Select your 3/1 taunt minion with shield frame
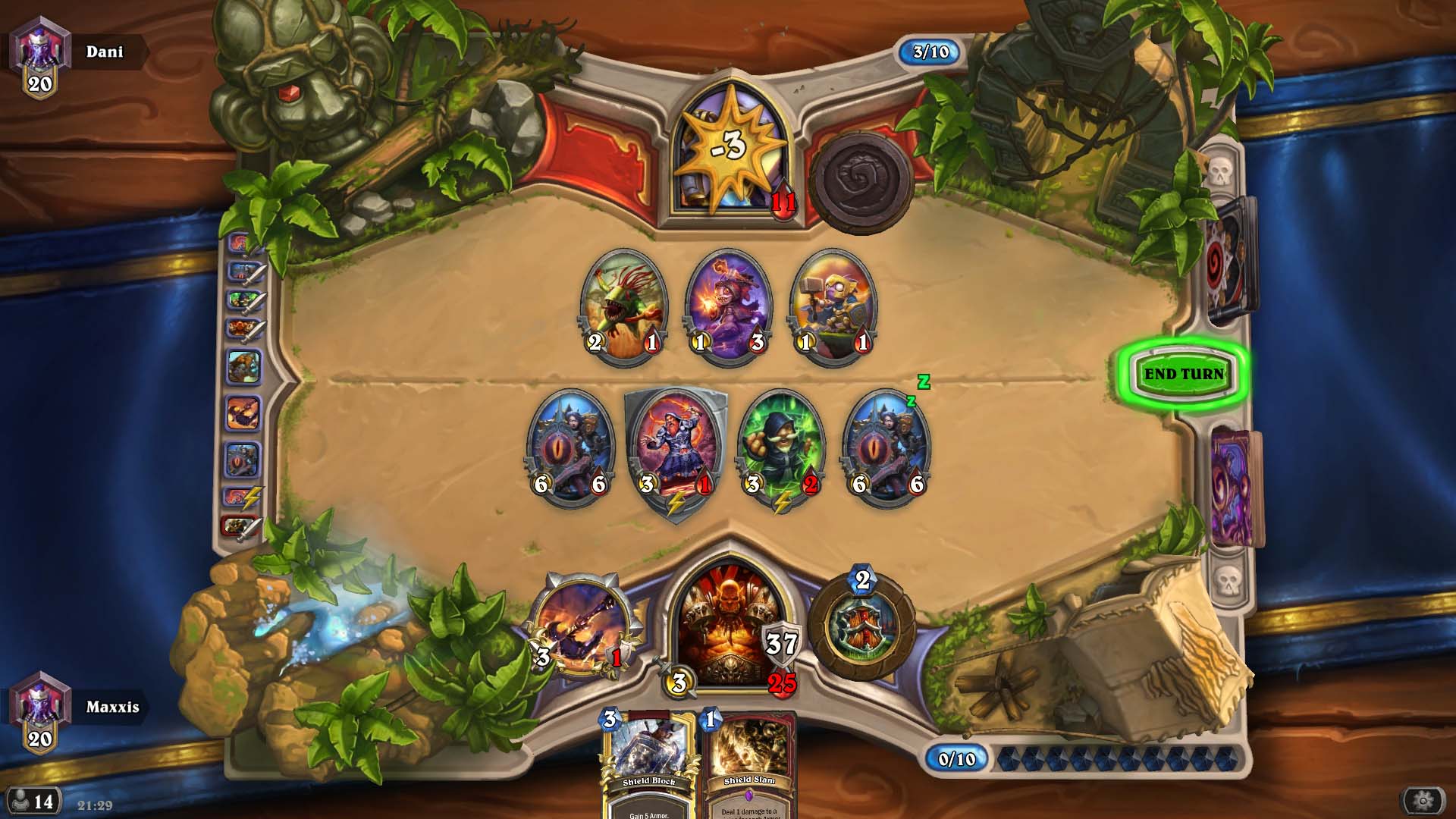Screen dimensions: 1456x819 tap(675, 451)
